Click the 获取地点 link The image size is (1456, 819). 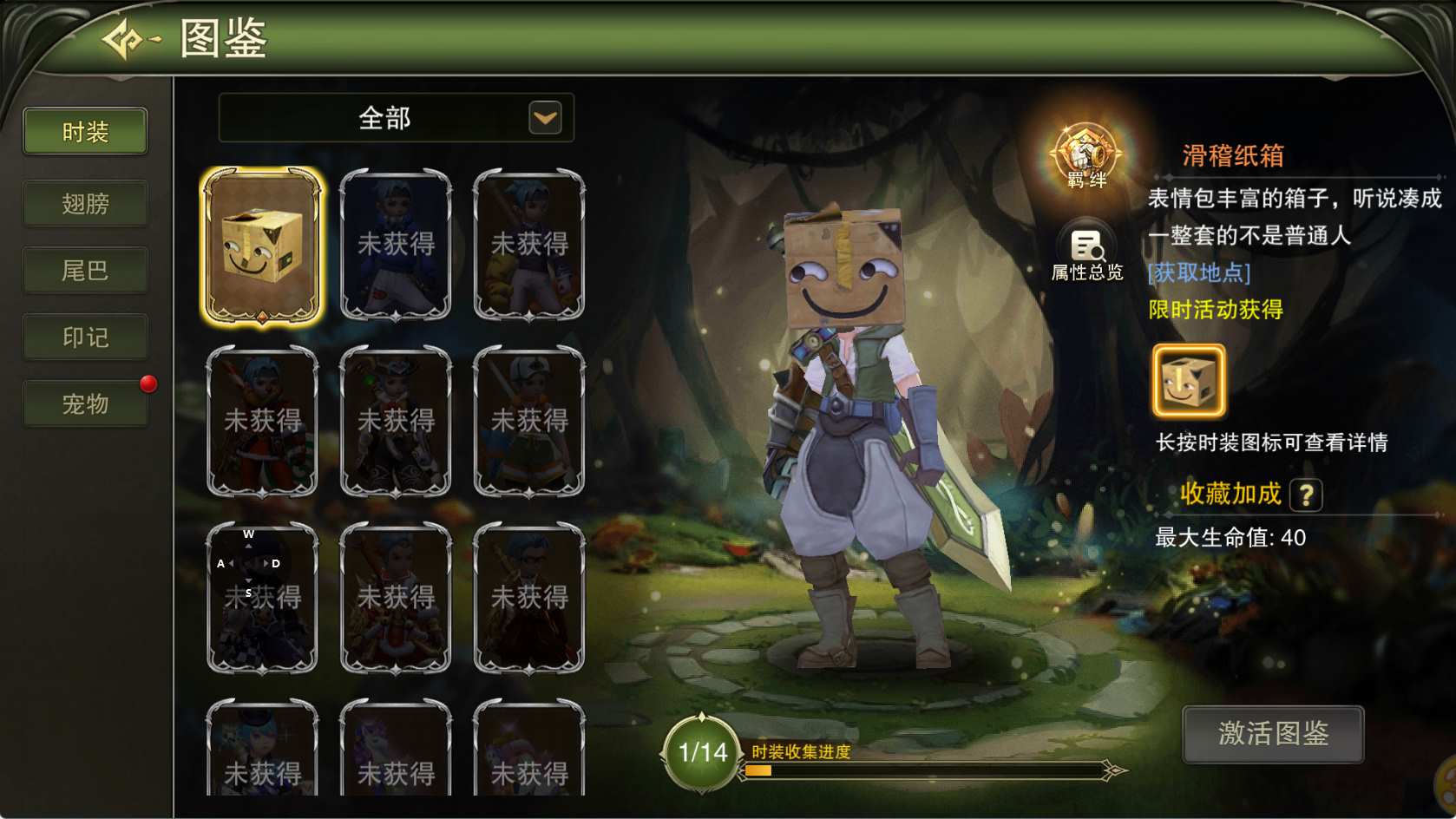coord(1198,273)
